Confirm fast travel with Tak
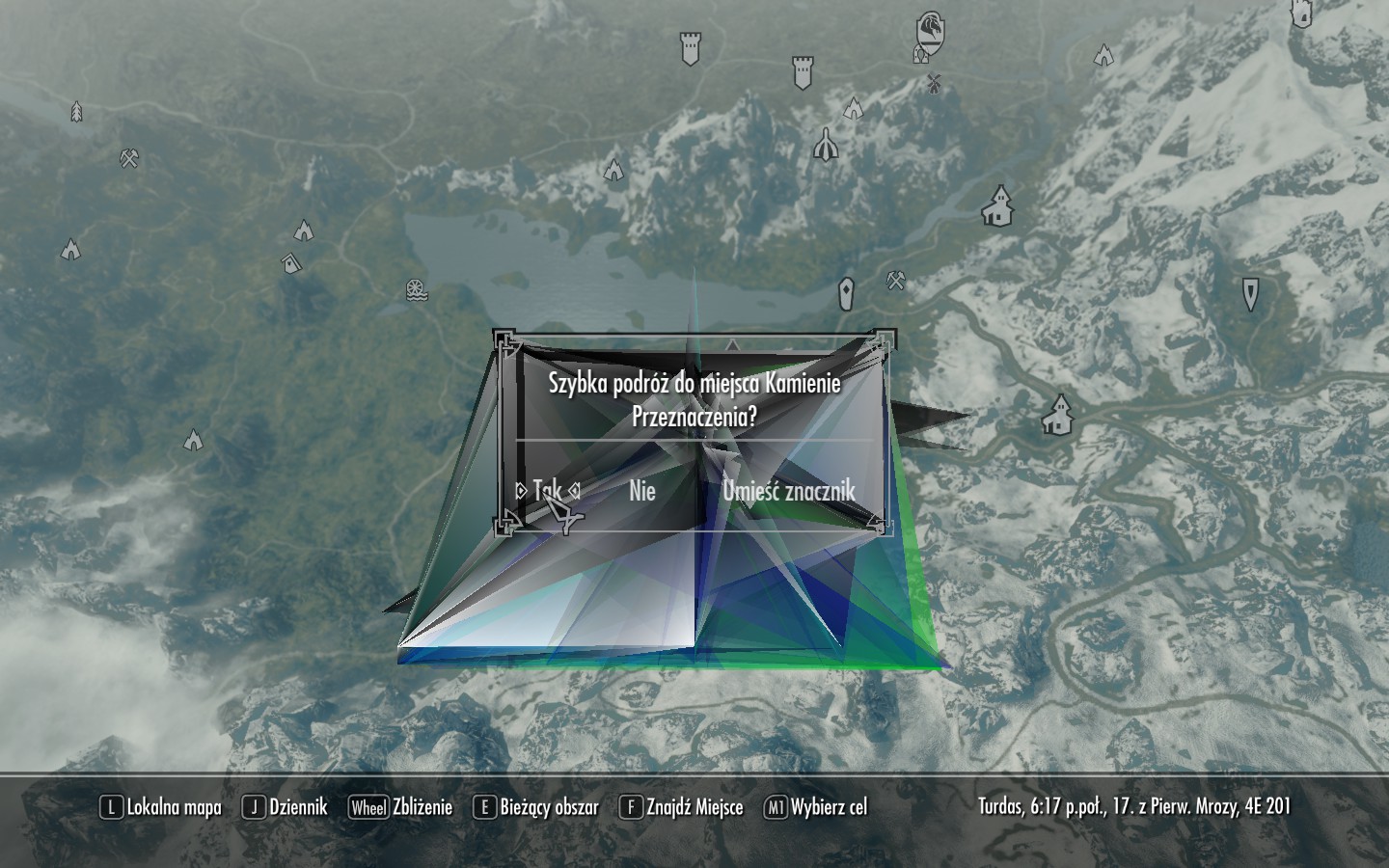 (547, 491)
